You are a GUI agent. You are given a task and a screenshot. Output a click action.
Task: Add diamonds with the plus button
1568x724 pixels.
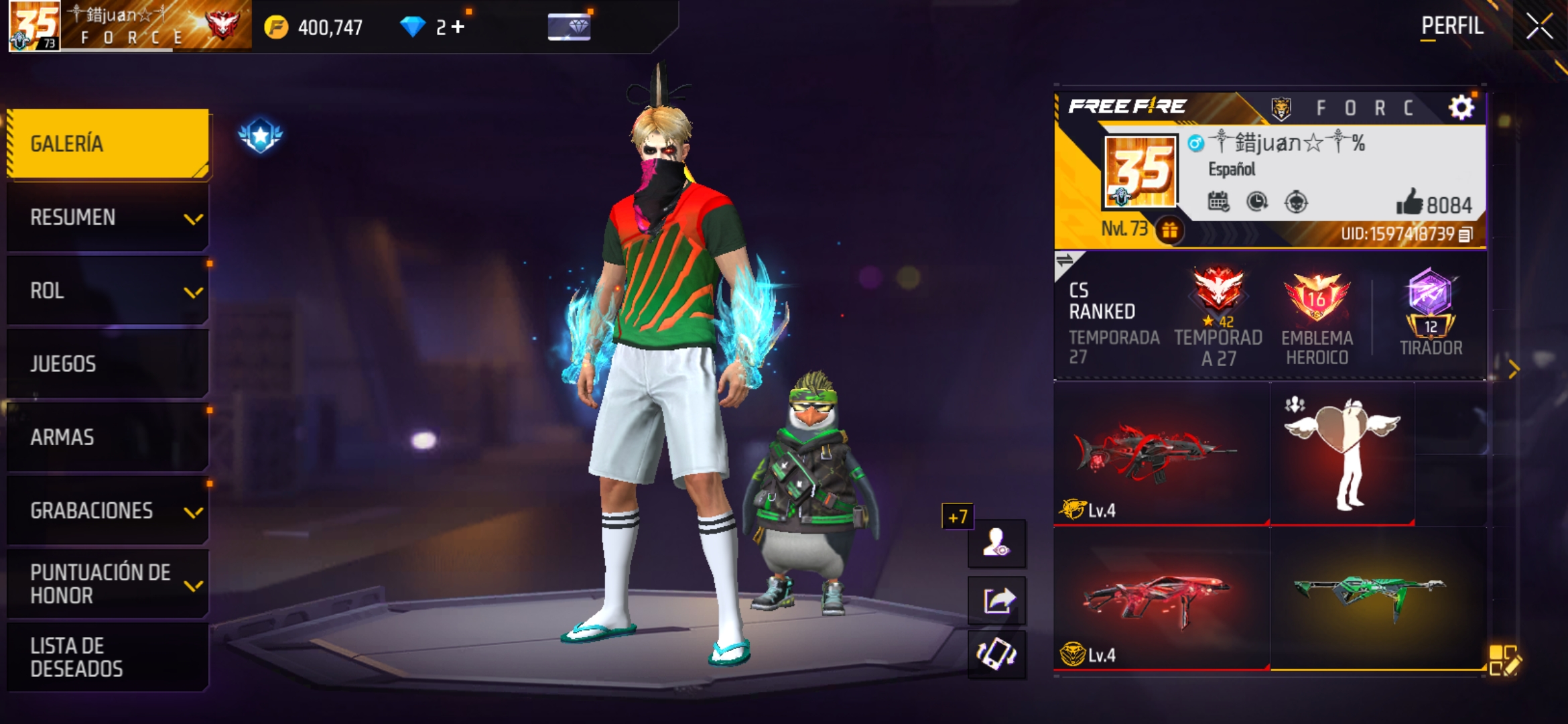pyautogui.click(x=458, y=27)
